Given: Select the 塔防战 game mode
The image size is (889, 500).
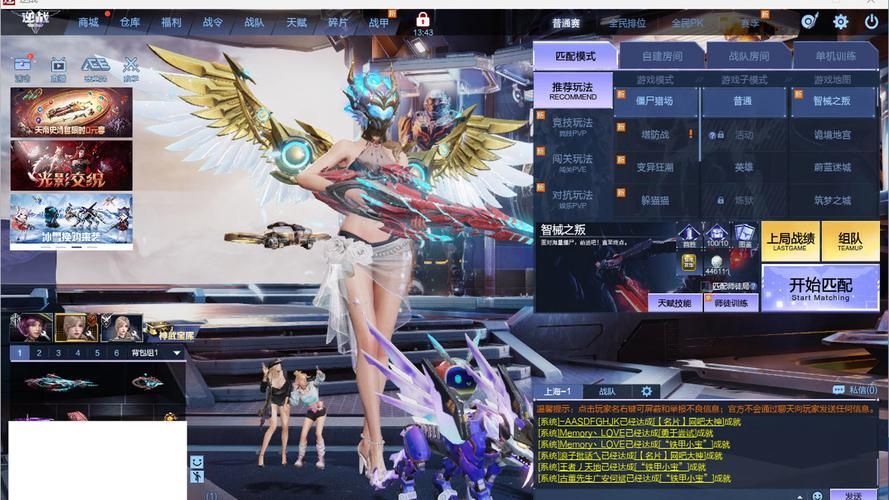Looking at the screenshot, I should [655, 134].
